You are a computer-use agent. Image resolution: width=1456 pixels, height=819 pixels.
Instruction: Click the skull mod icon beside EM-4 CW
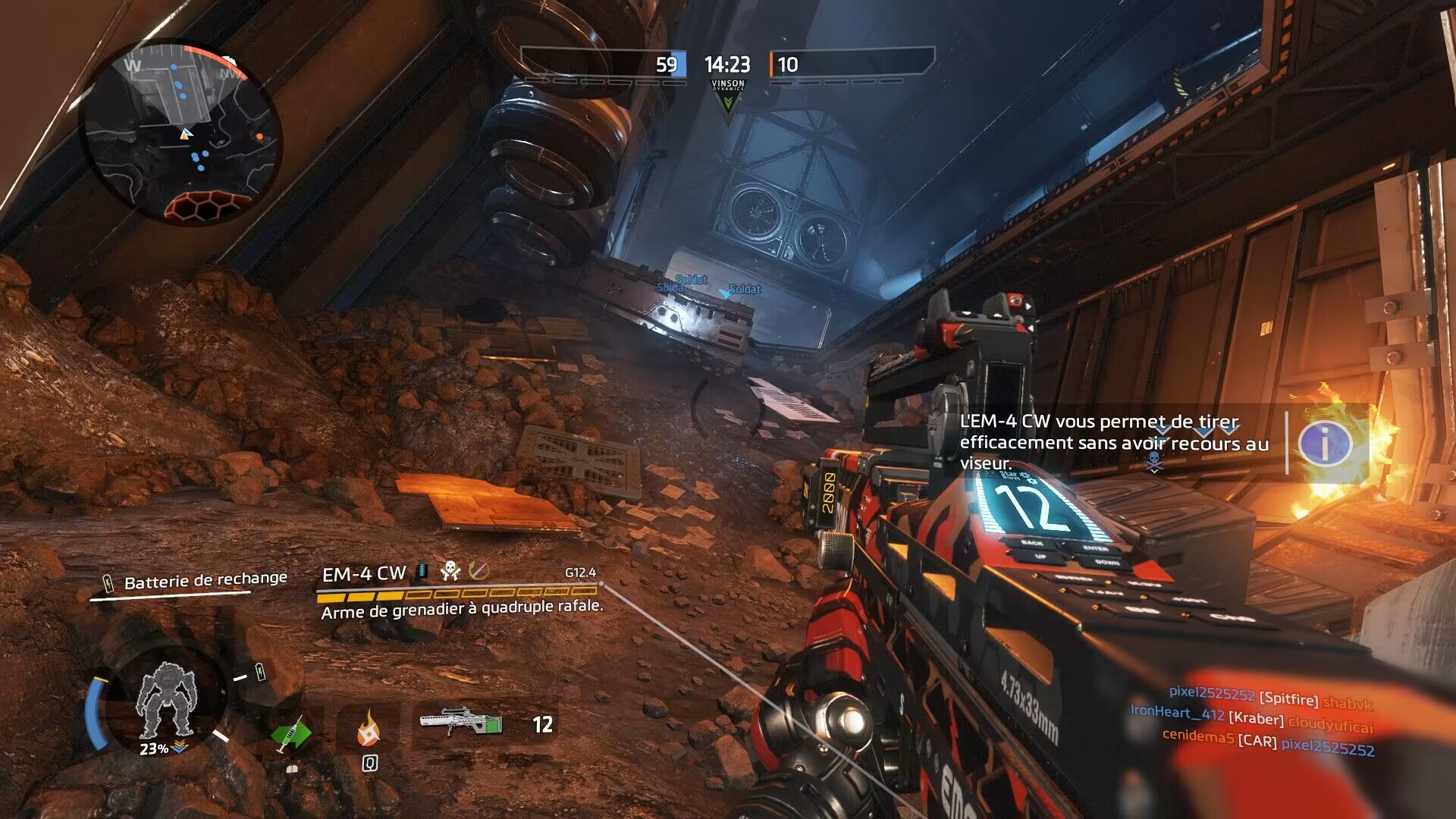[x=450, y=570]
